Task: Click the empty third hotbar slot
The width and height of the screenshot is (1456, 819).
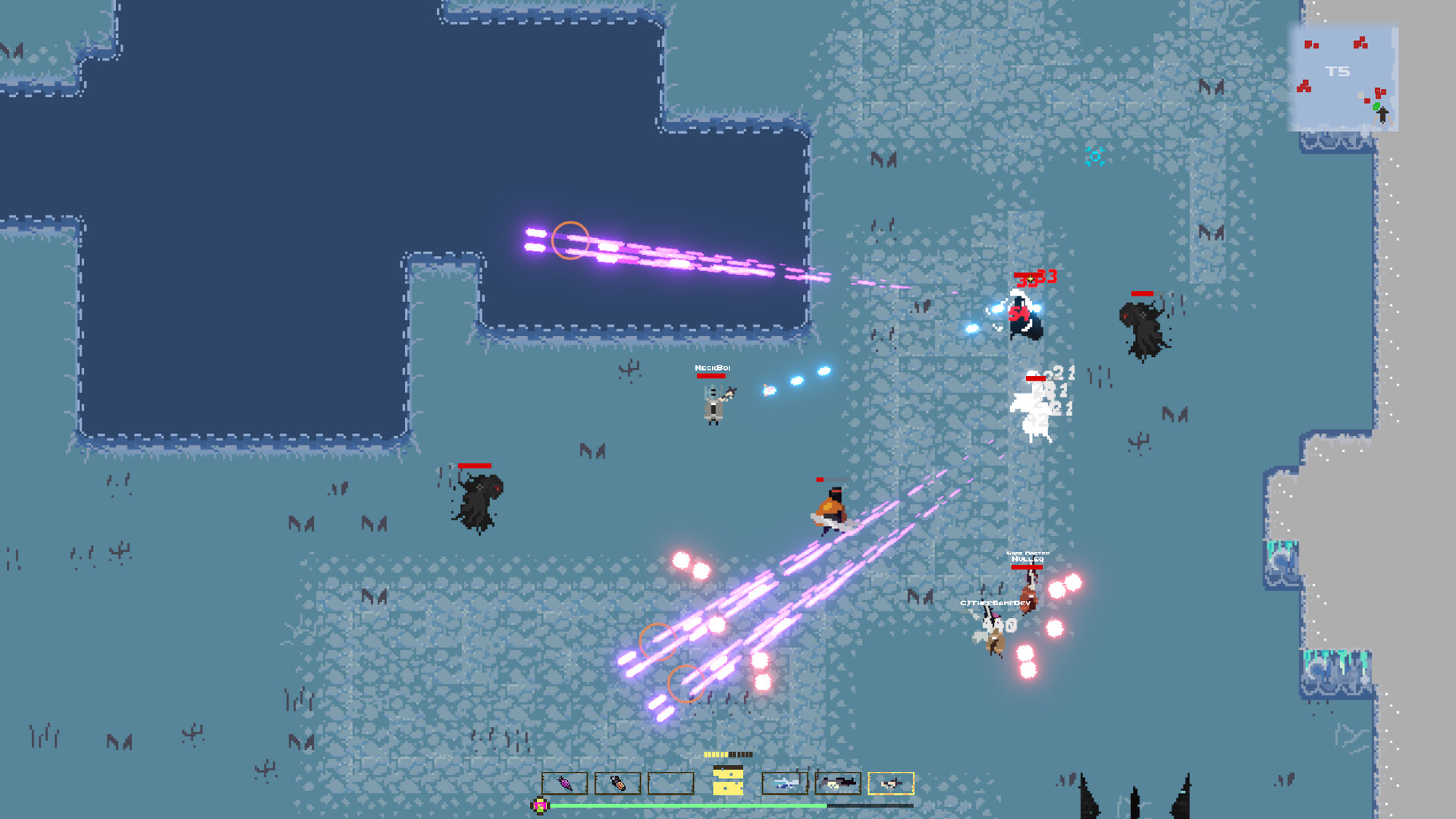Action: click(x=670, y=783)
